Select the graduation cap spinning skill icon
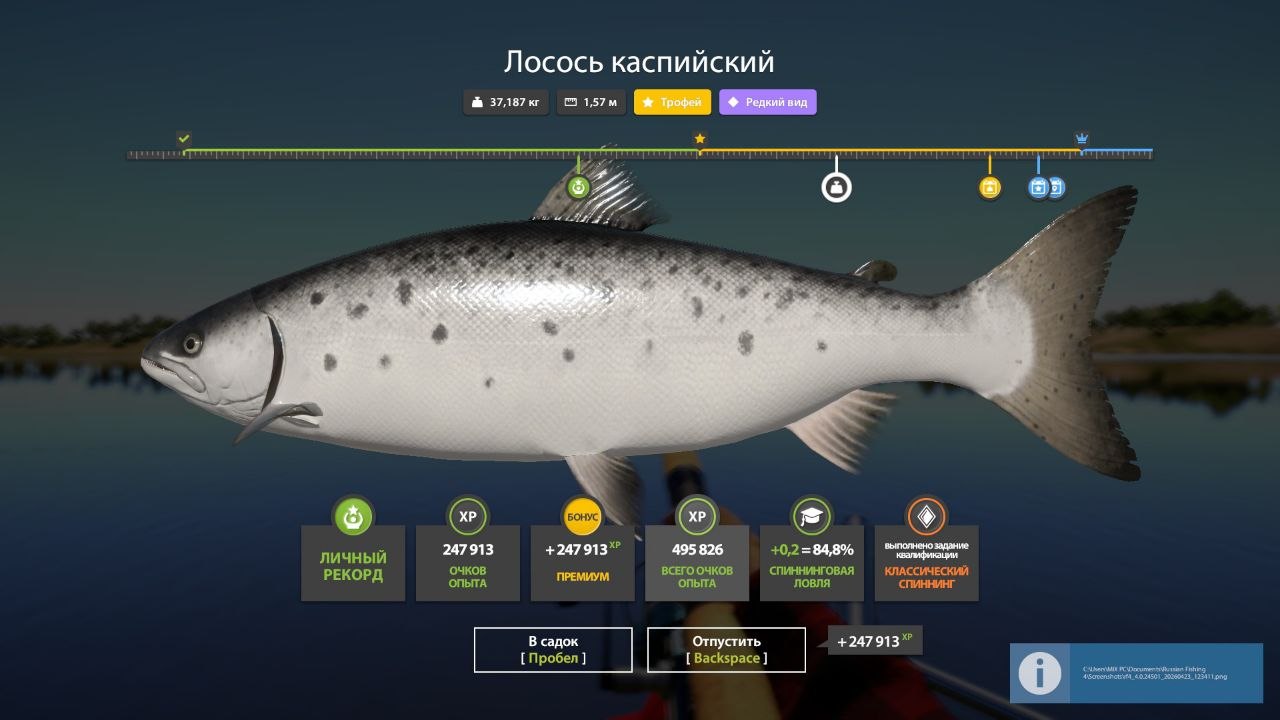This screenshot has height=720, width=1280. 813,518
